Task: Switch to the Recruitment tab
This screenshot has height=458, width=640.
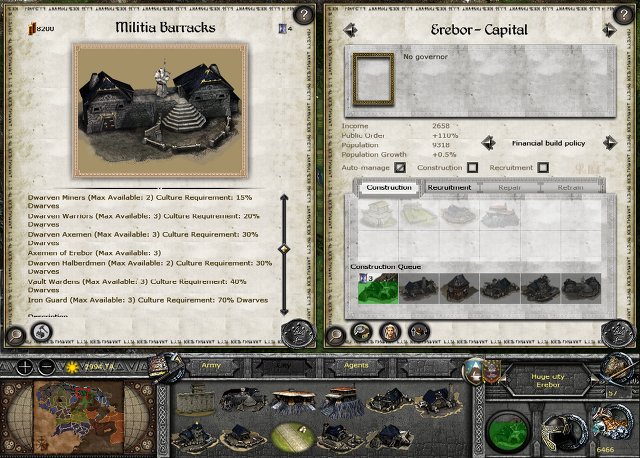Action: 450,187
